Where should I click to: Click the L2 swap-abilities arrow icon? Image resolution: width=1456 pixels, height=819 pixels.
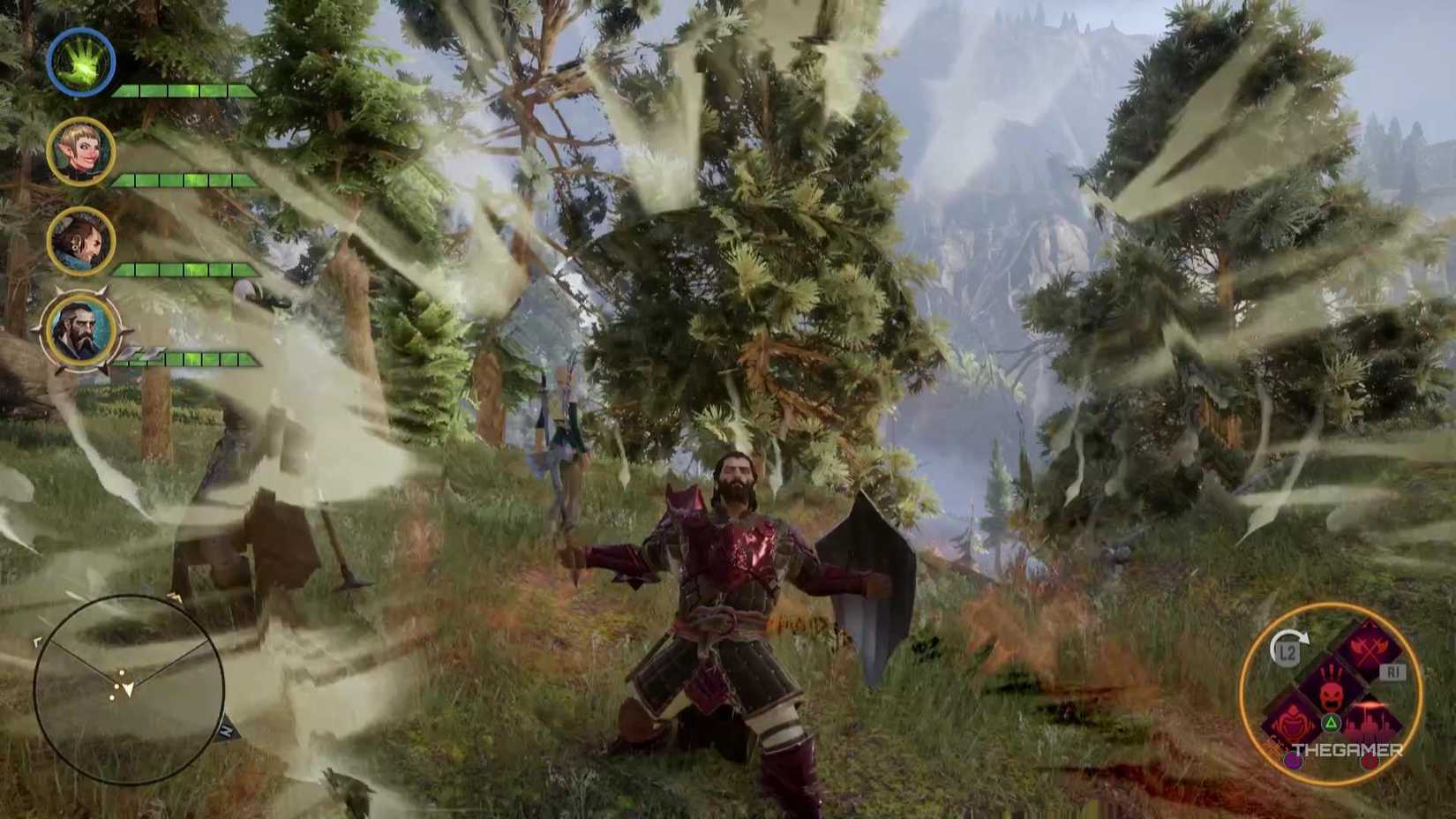(1287, 650)
